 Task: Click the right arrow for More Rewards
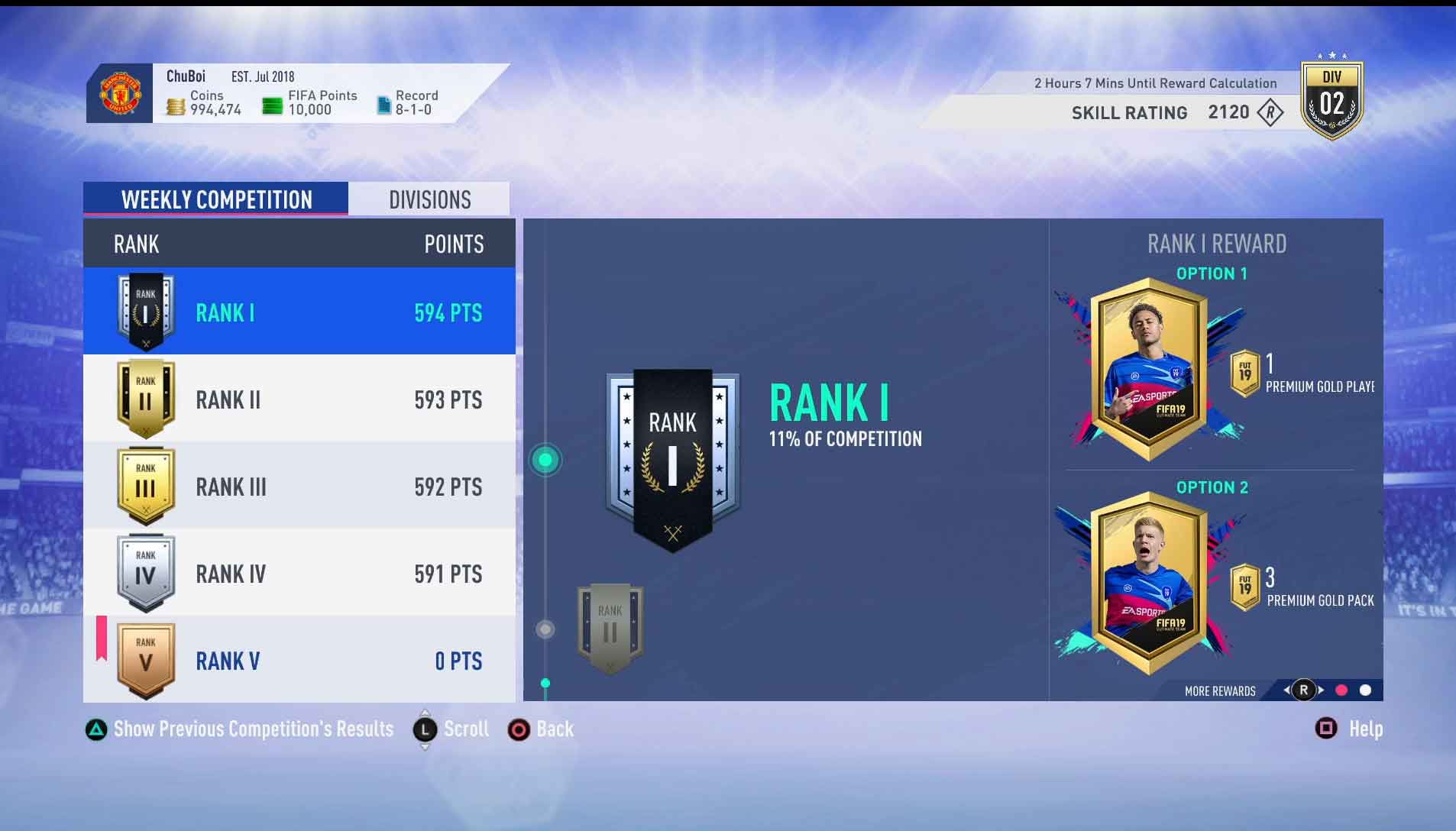coord(1322,690)
